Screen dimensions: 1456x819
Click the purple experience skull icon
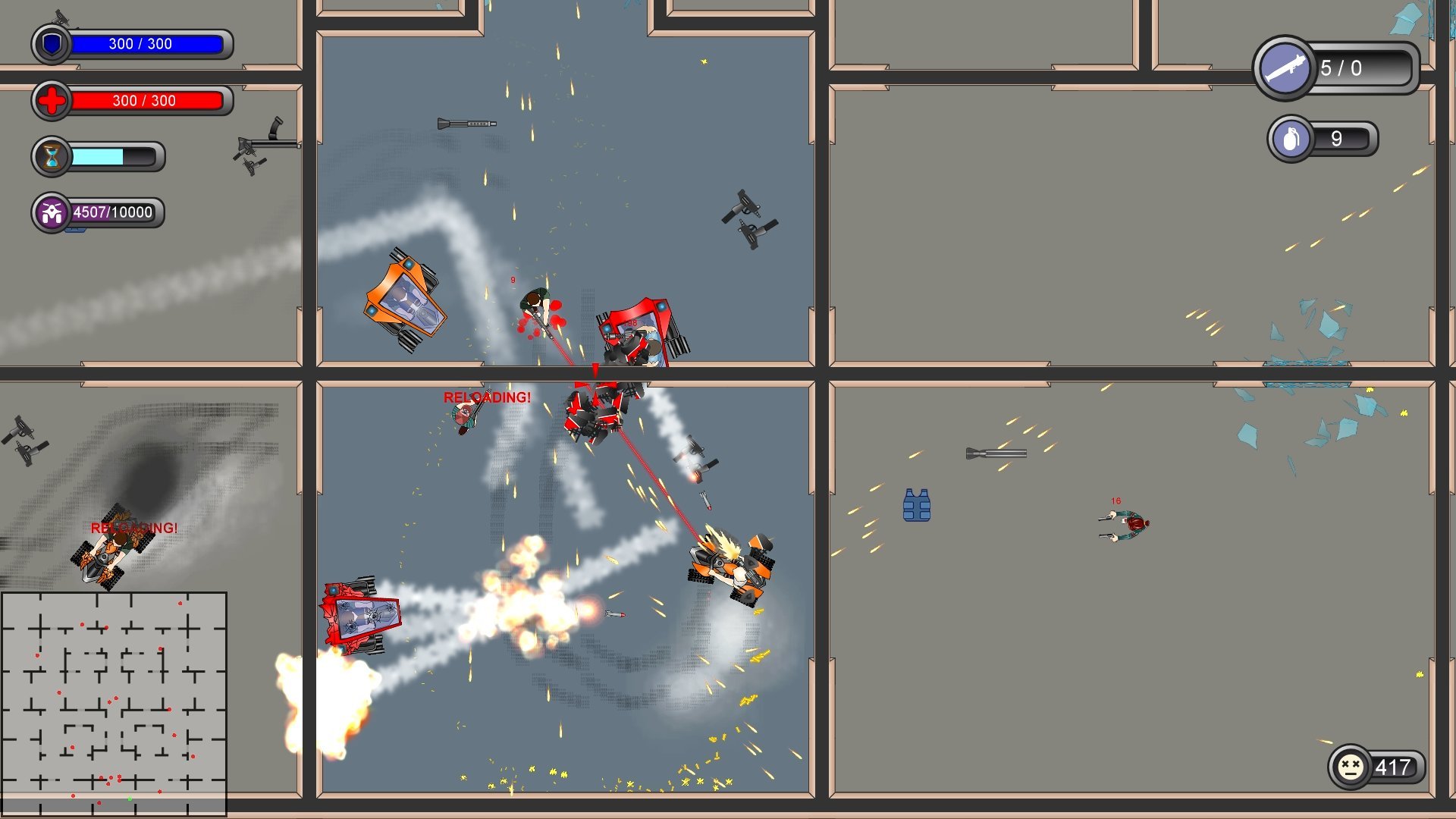(52, 212)
